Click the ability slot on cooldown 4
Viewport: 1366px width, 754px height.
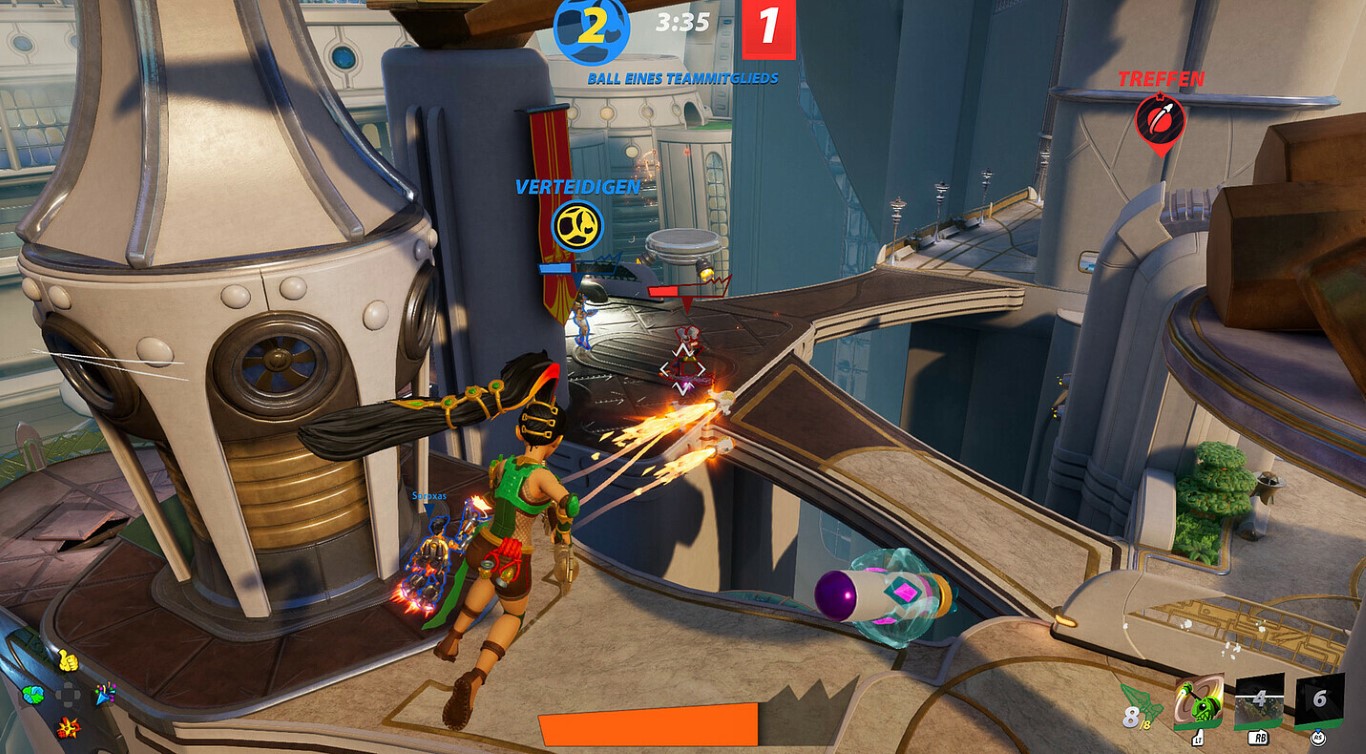[x=1259, y=701]
